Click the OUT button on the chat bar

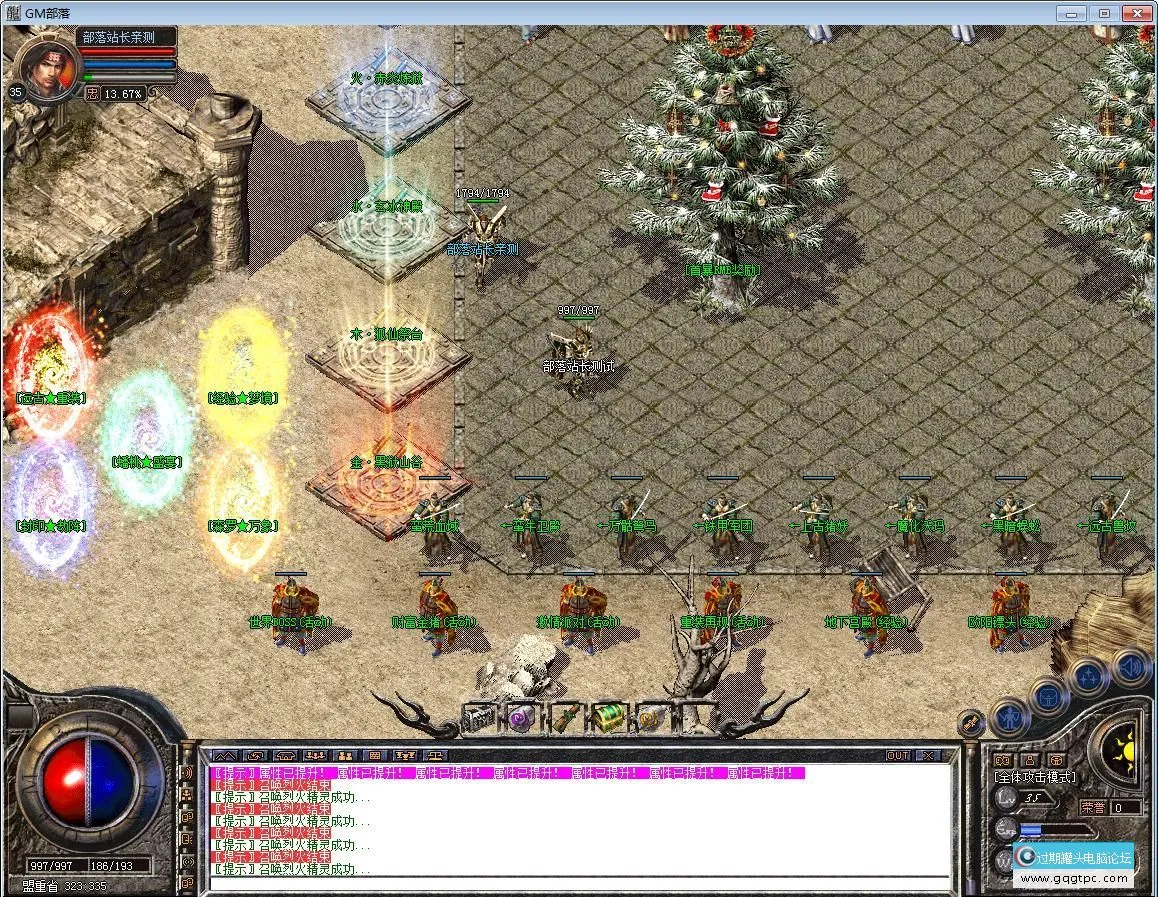click(898, 756)
